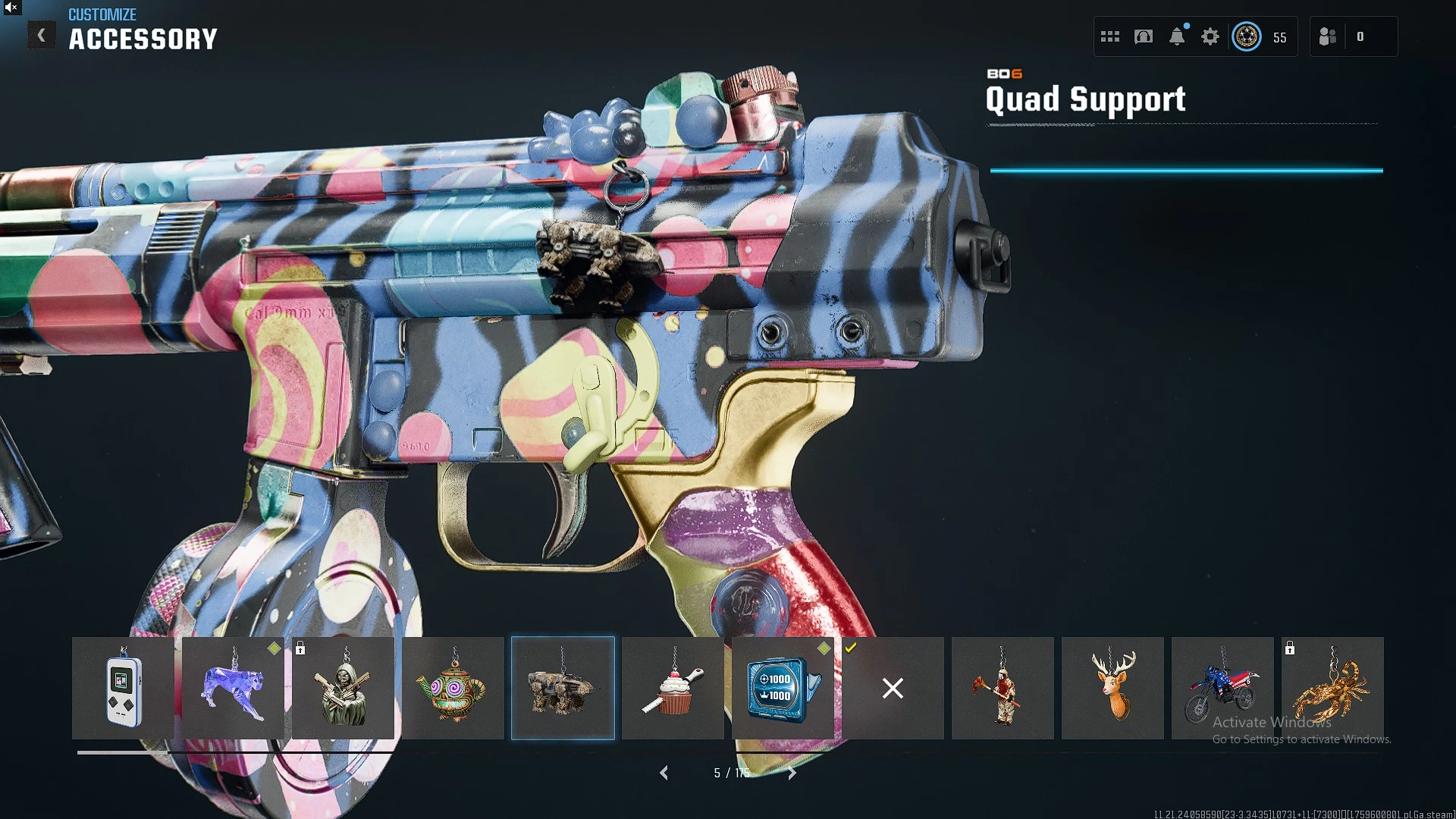1456x819 pixels.
Task: Go back from the Accessory screen
Action: coord(42,36)
